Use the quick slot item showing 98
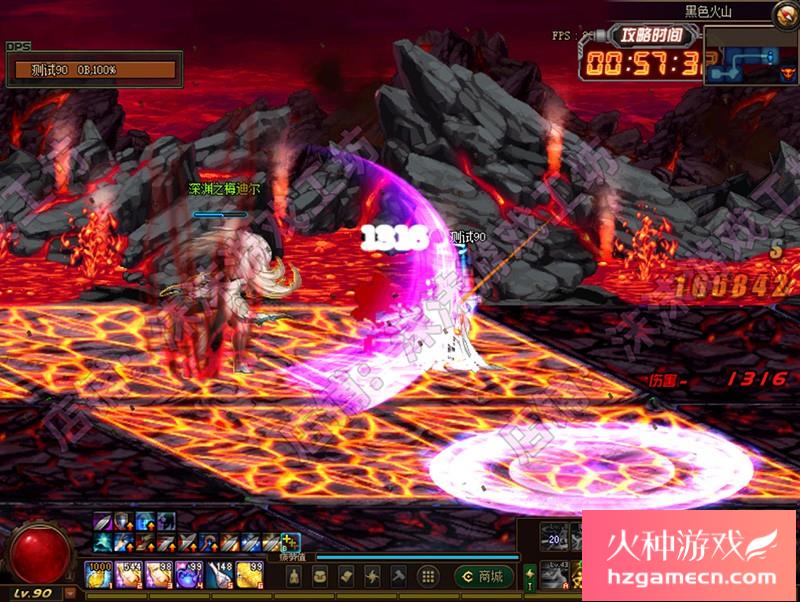Image resolution: width=800 pixels, height=602 pixels. 160,575
